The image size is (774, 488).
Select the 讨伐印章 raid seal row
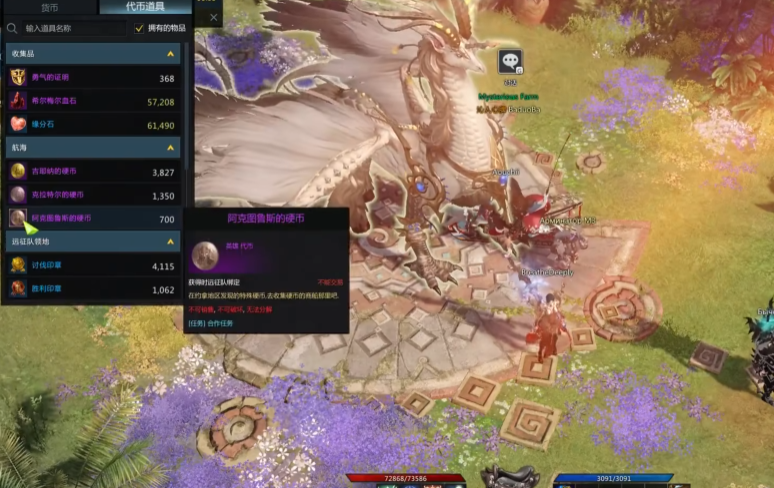click(90, 266)
